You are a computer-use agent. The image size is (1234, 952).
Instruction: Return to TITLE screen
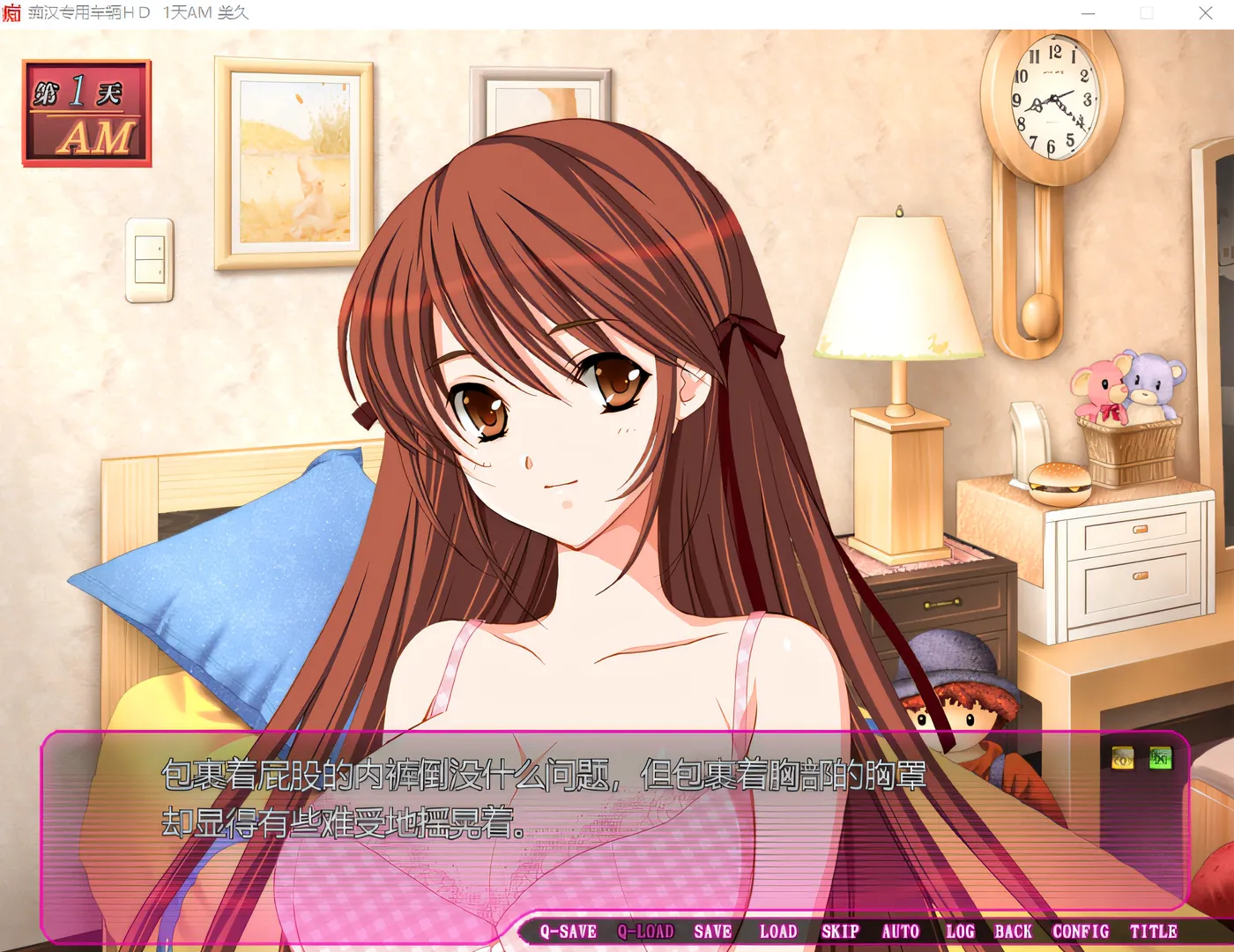(x=1155, y=931)
